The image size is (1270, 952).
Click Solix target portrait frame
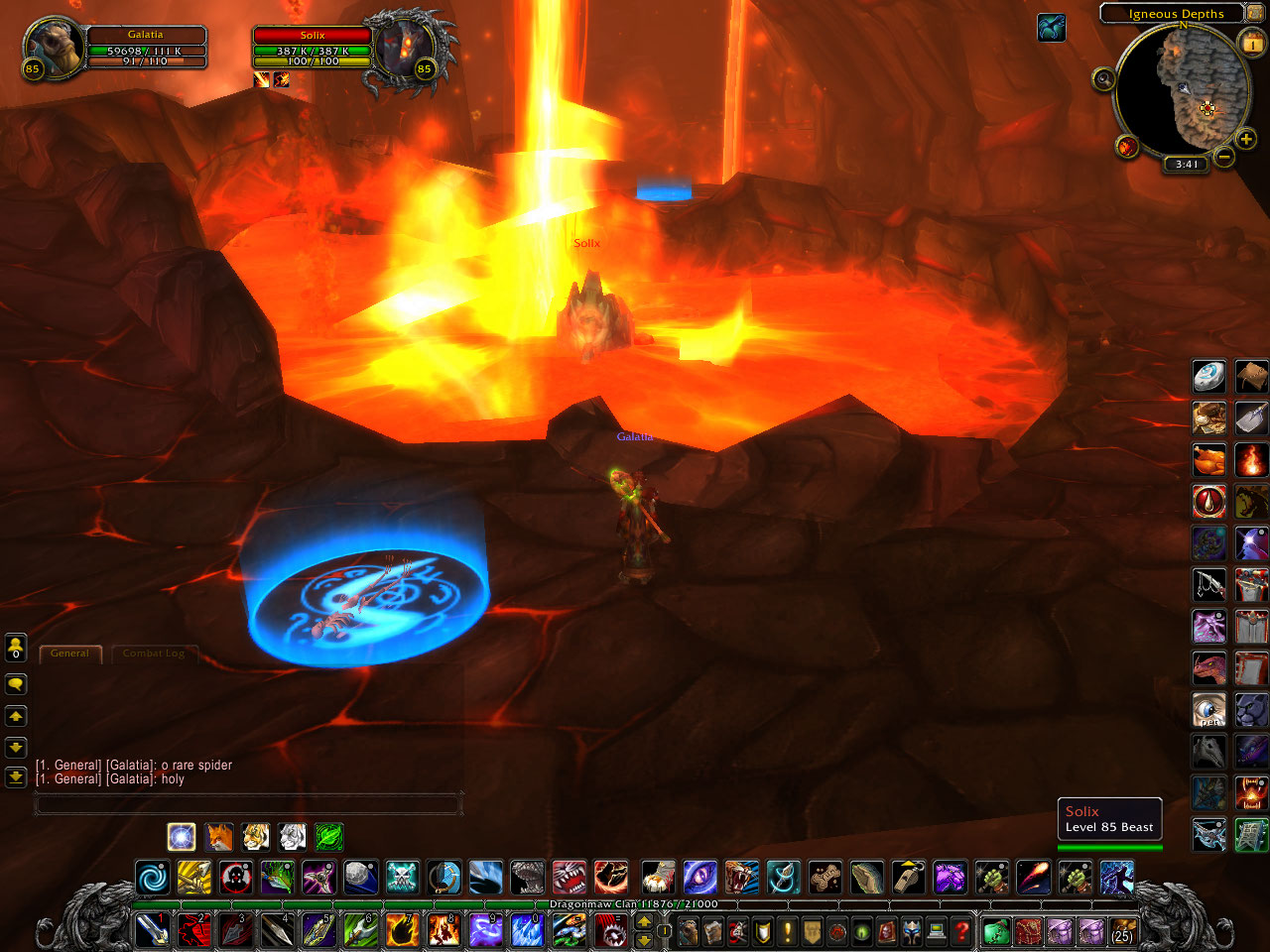pos(406,52)
